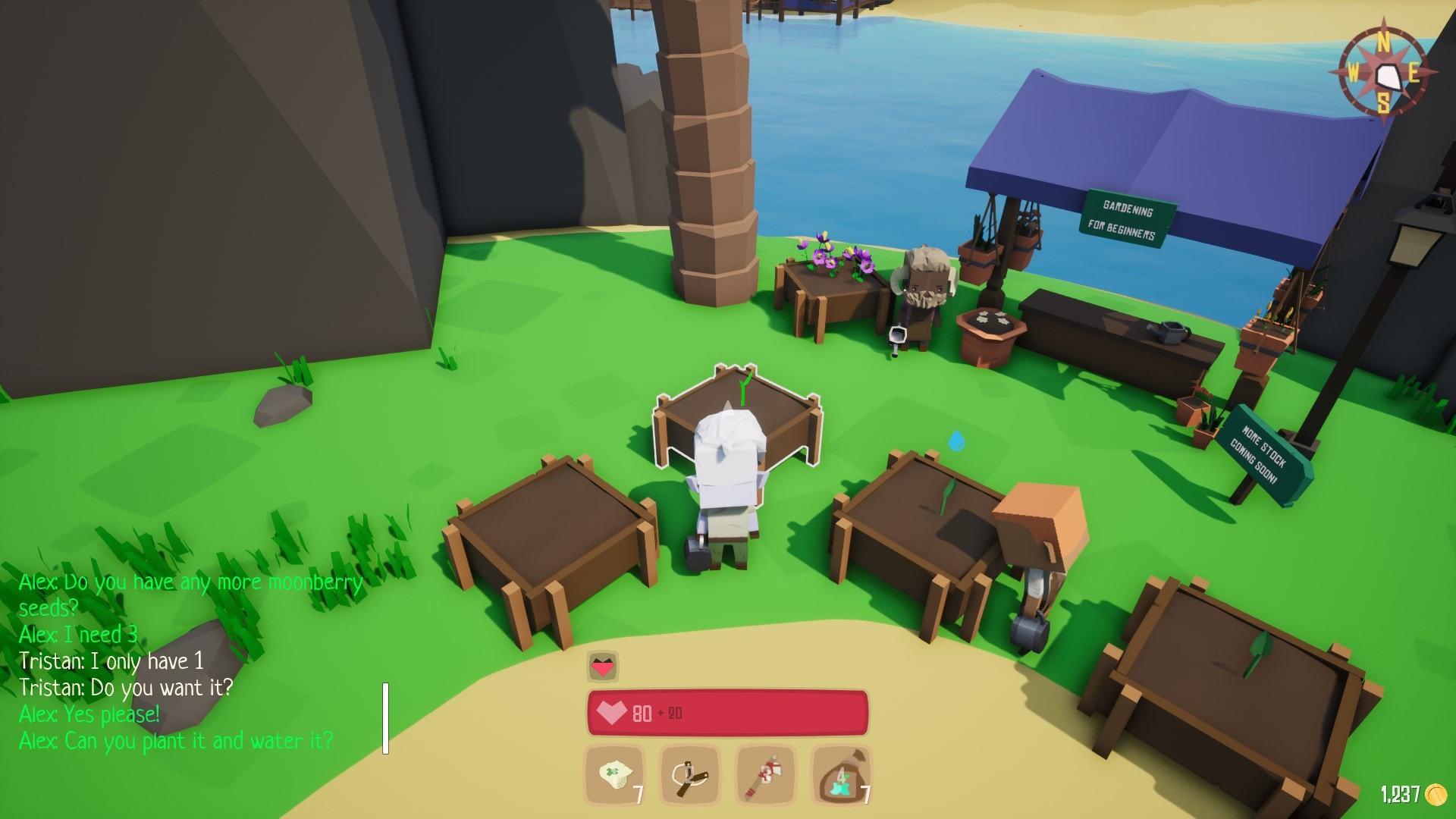1456x819 pixels.
Task: Focus the chat box message log
Action: [x=190, y=661]
